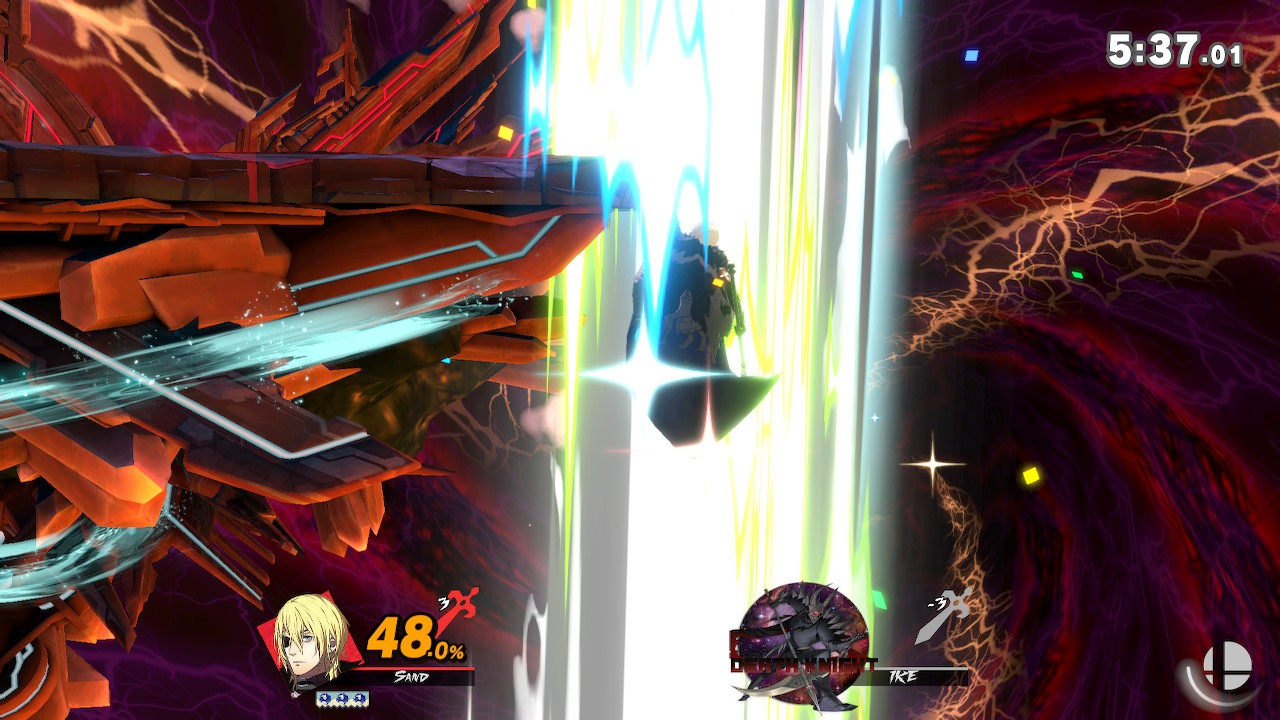Click the first Byleth stock icon under Sand's name
The image size is (1280, 720).
(327, 698)
